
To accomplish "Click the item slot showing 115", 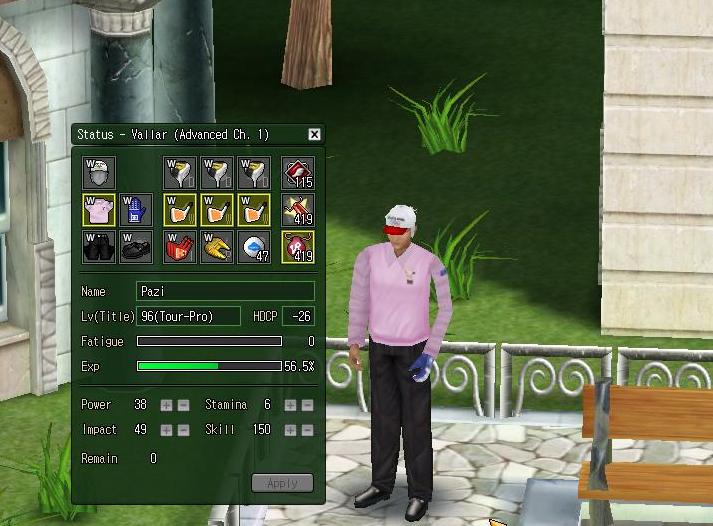I will 298,173.
